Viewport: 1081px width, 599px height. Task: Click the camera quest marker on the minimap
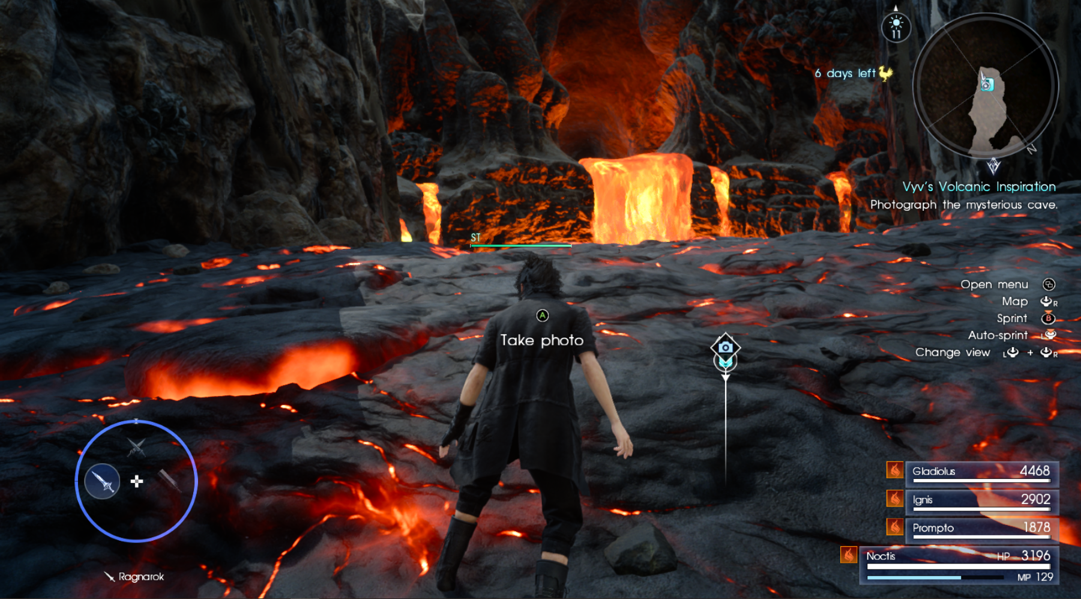987,84
